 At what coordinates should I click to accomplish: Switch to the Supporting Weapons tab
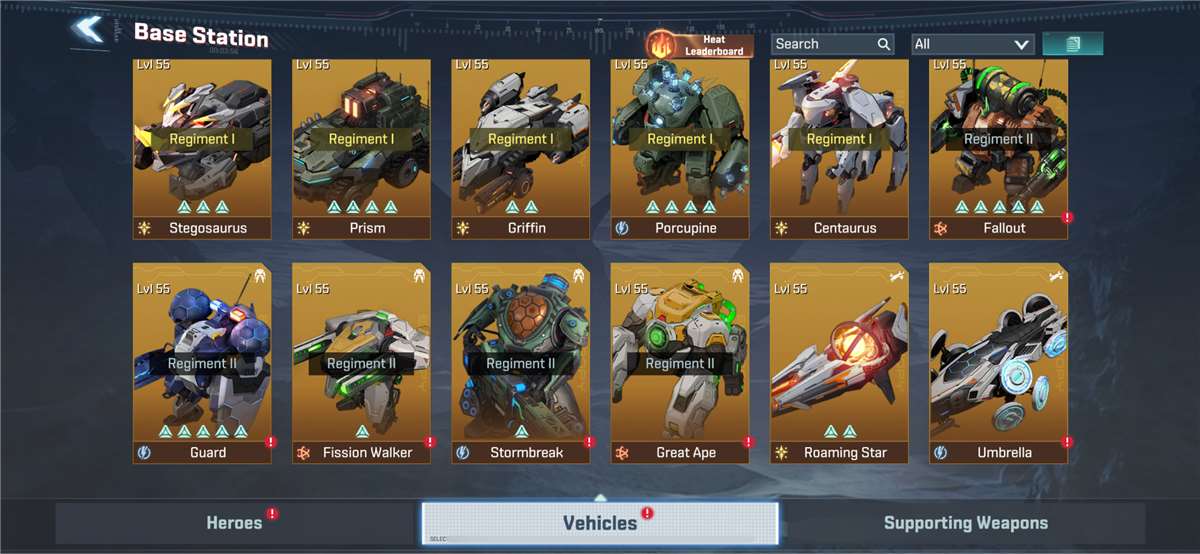click(x=965, y=523)
